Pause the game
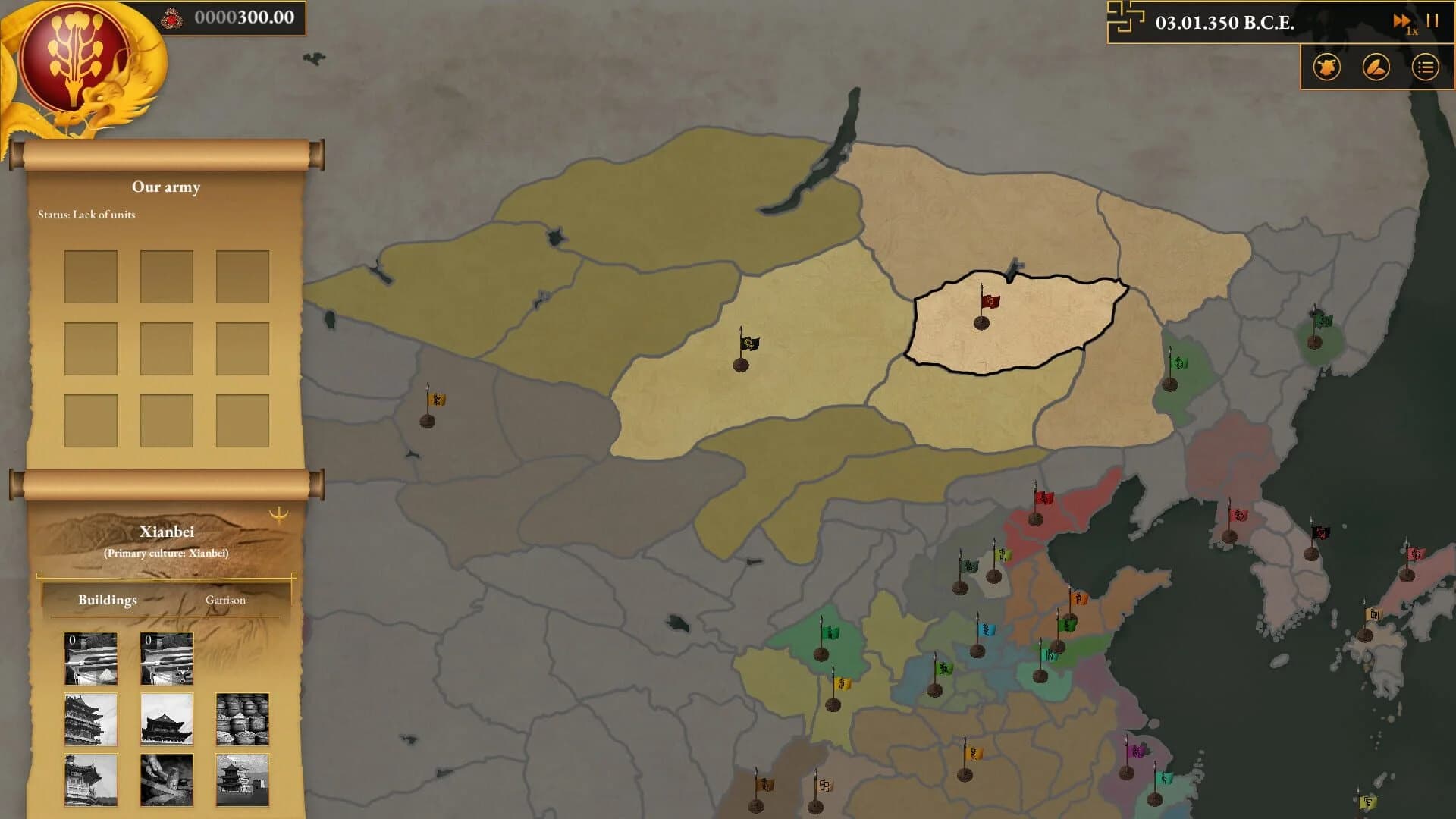Image resolution: width=1456 pixels, height=819 pixels. point(1433,21)
